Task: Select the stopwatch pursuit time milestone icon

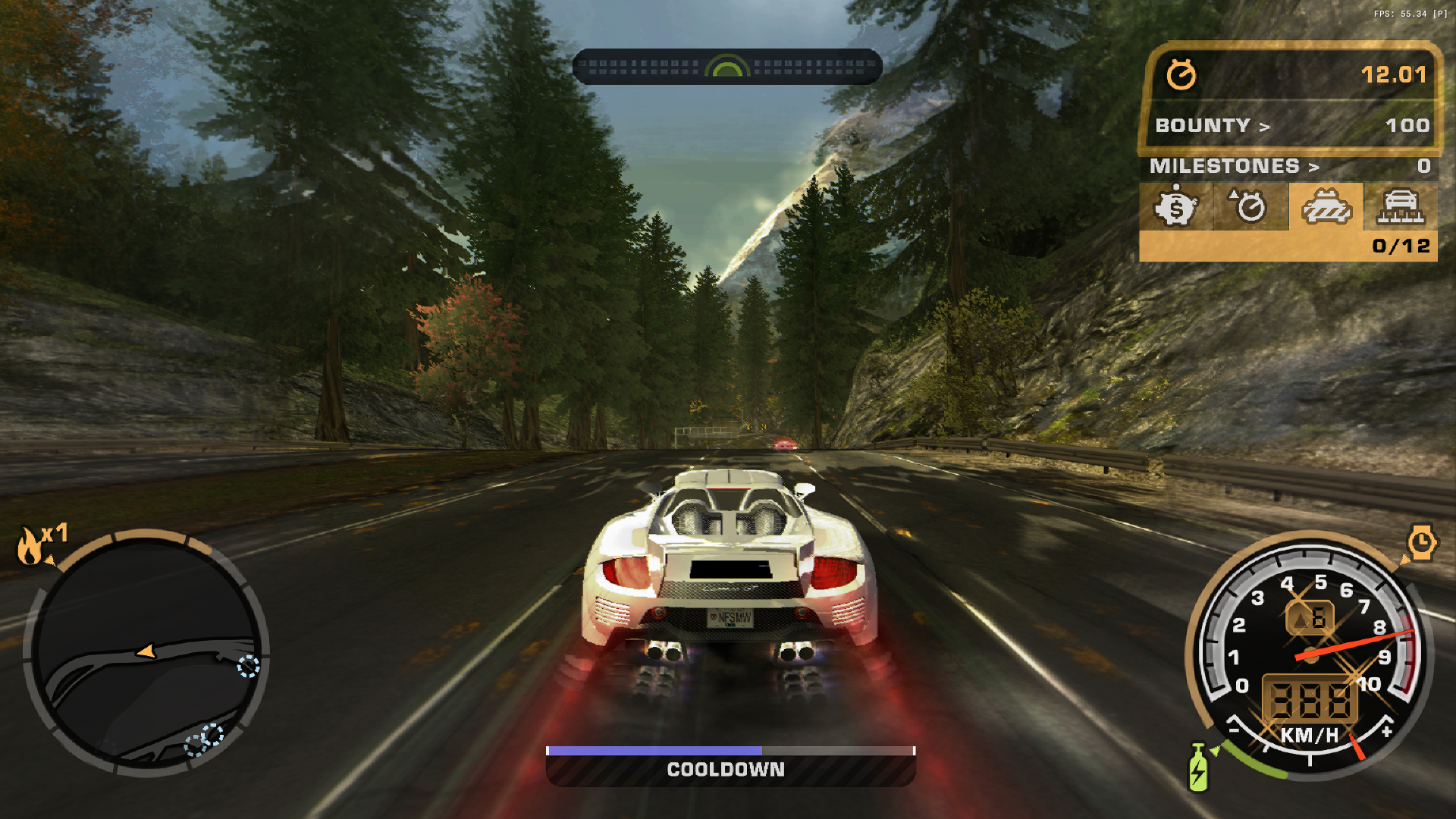Action: pyautogui.click(x=1250, y=206)
